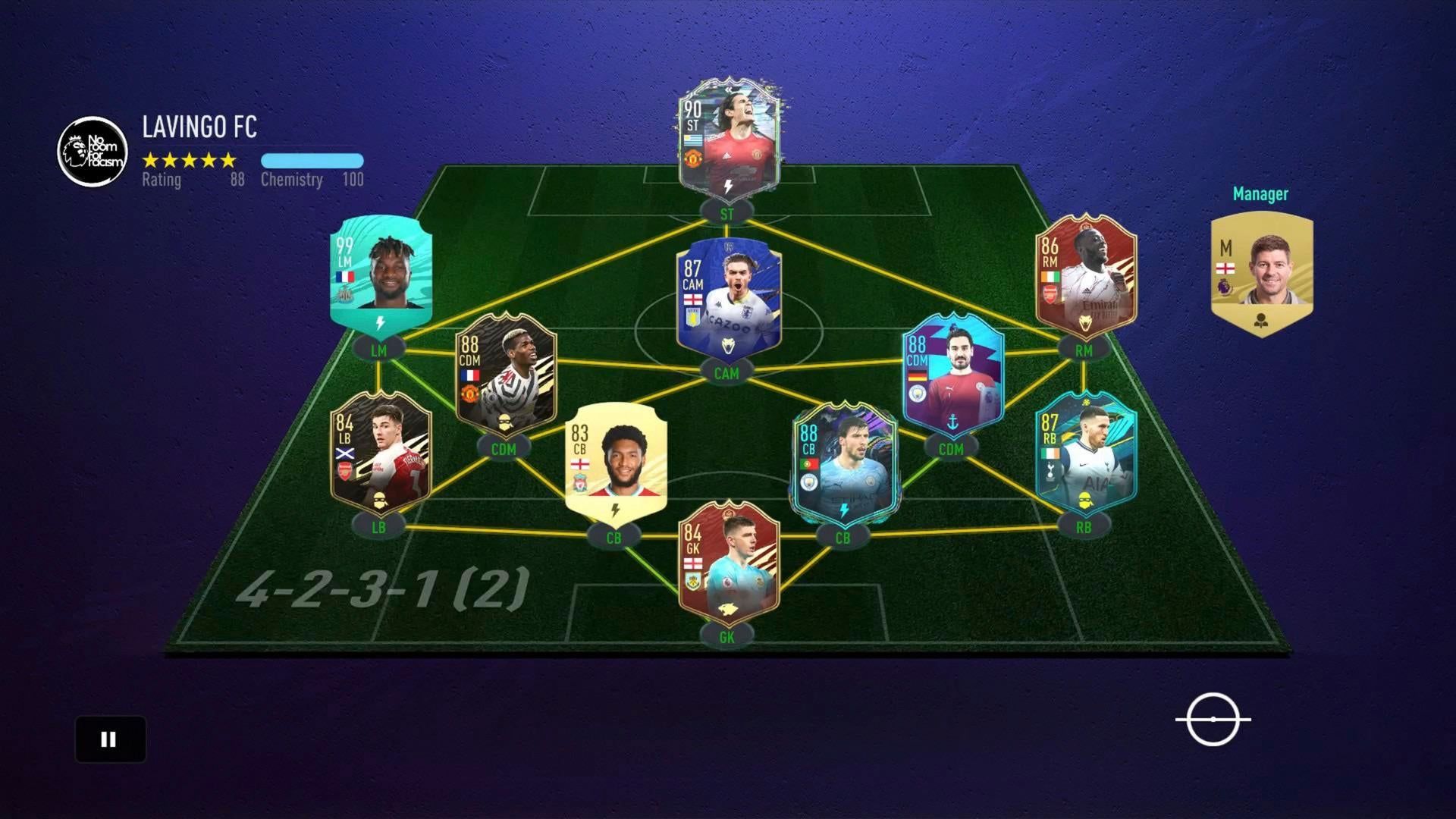Screen dimensions: 1456x819
Task: Click the LAVINGO FC team name
Action: [x=199, y=129]
